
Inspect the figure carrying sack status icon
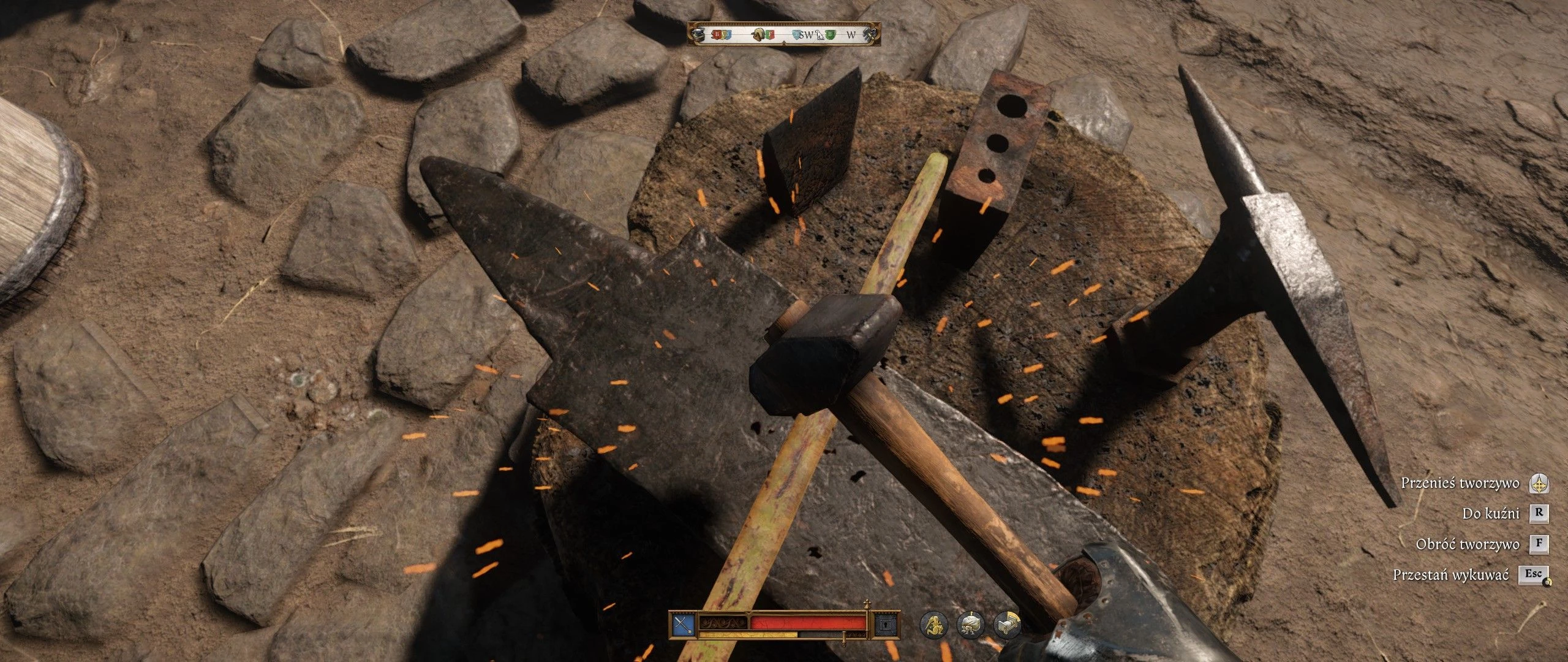coord(971,625)
